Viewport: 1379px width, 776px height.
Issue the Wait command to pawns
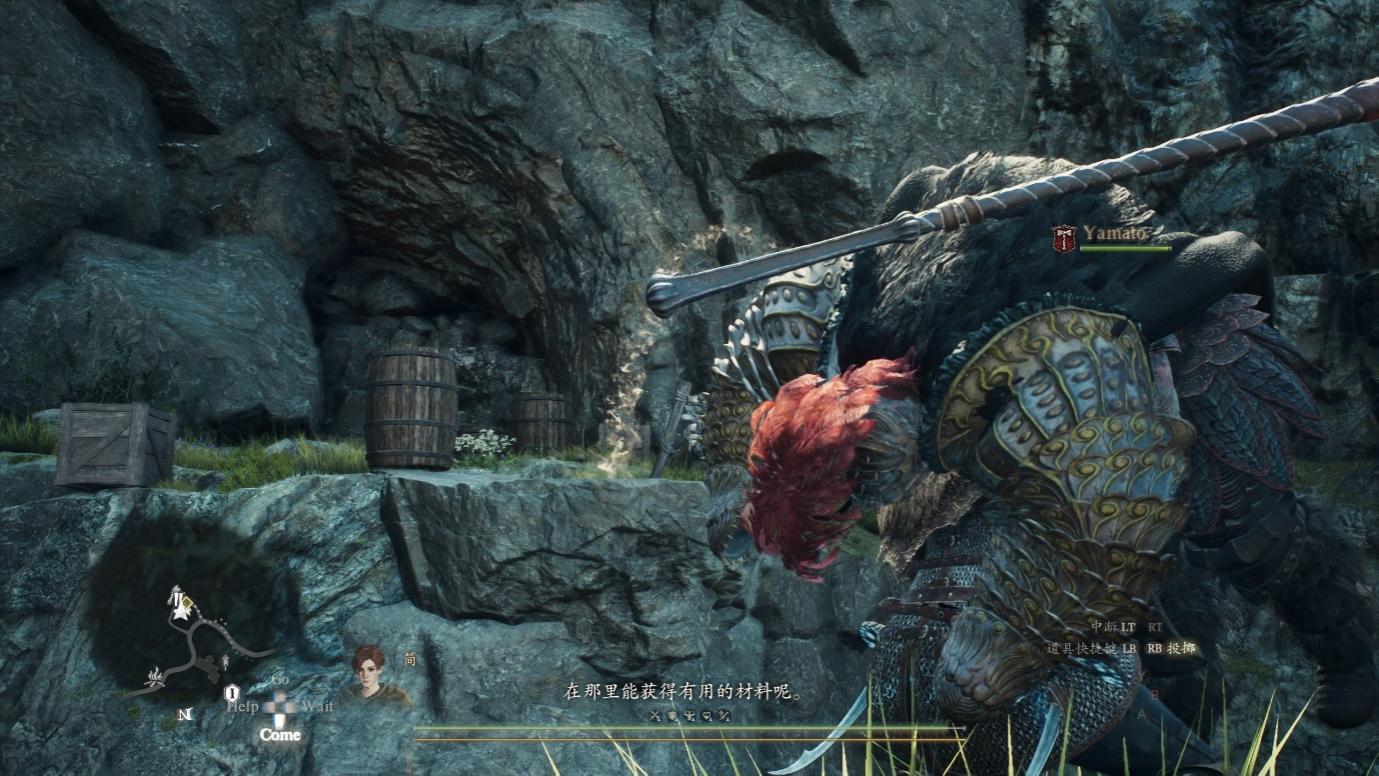click(317, 706)
